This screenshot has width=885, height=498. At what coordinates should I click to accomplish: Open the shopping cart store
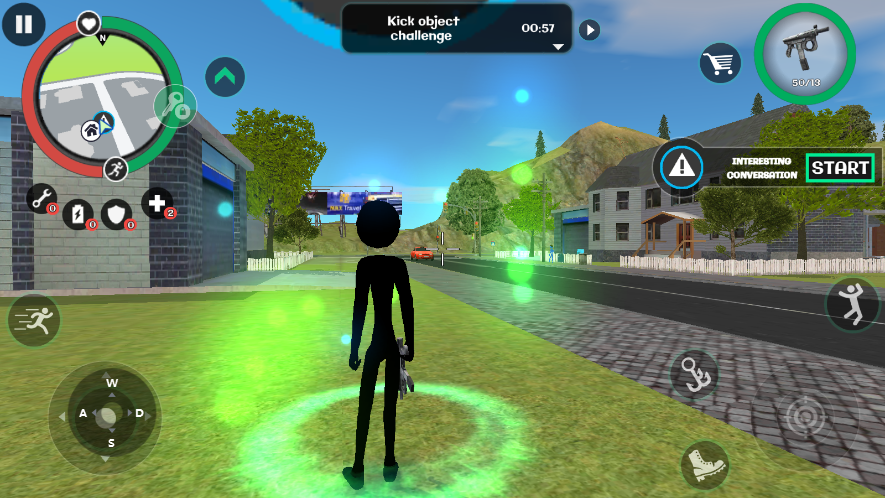click(x=719, y=63)
